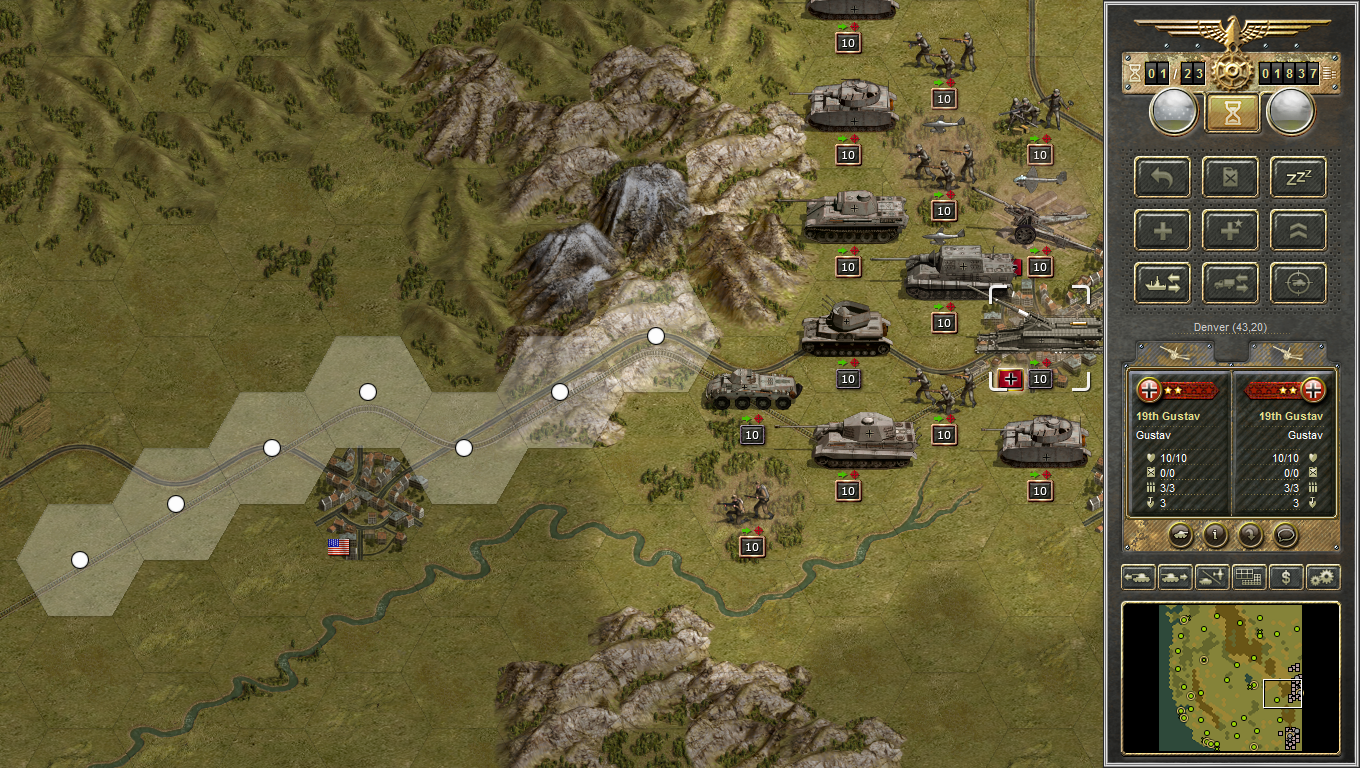Select previous unit with left-arrow tank button
Screen dimensions: 1360x768
[1139, 577]
